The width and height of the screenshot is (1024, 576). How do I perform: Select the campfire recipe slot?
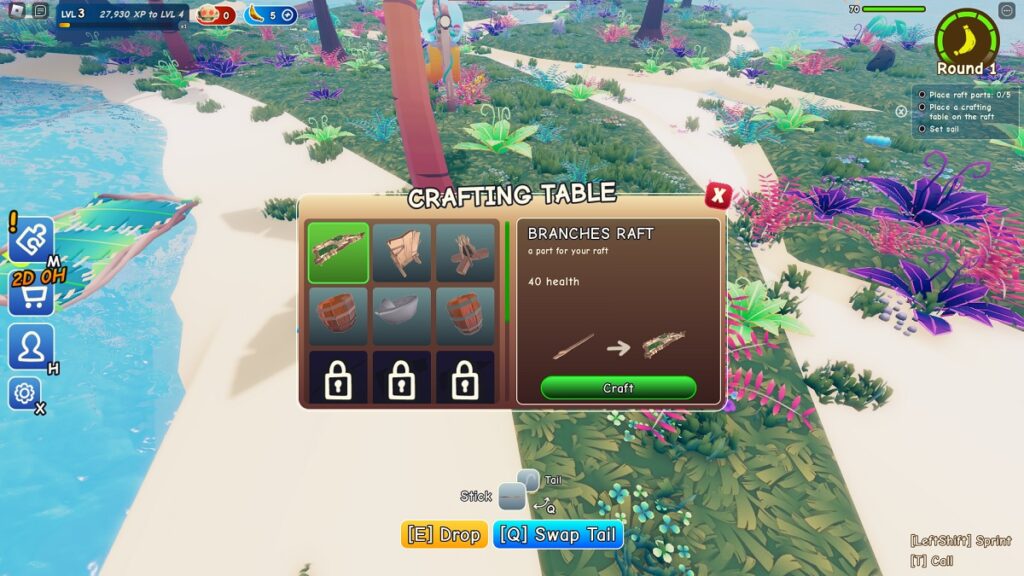pyautogui.click(x=465, y=252)
